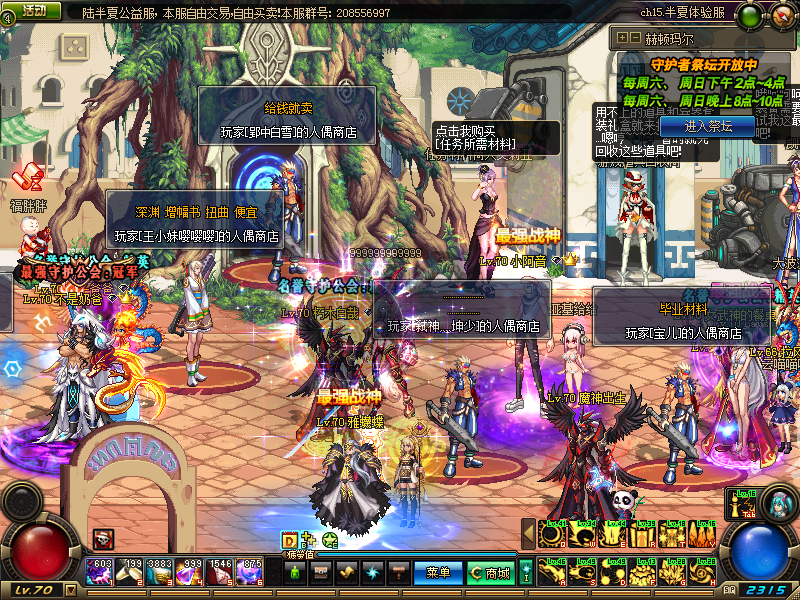Open the 菜单 menu button
This screenshot has height=600, width=800.
pos(438,573)
